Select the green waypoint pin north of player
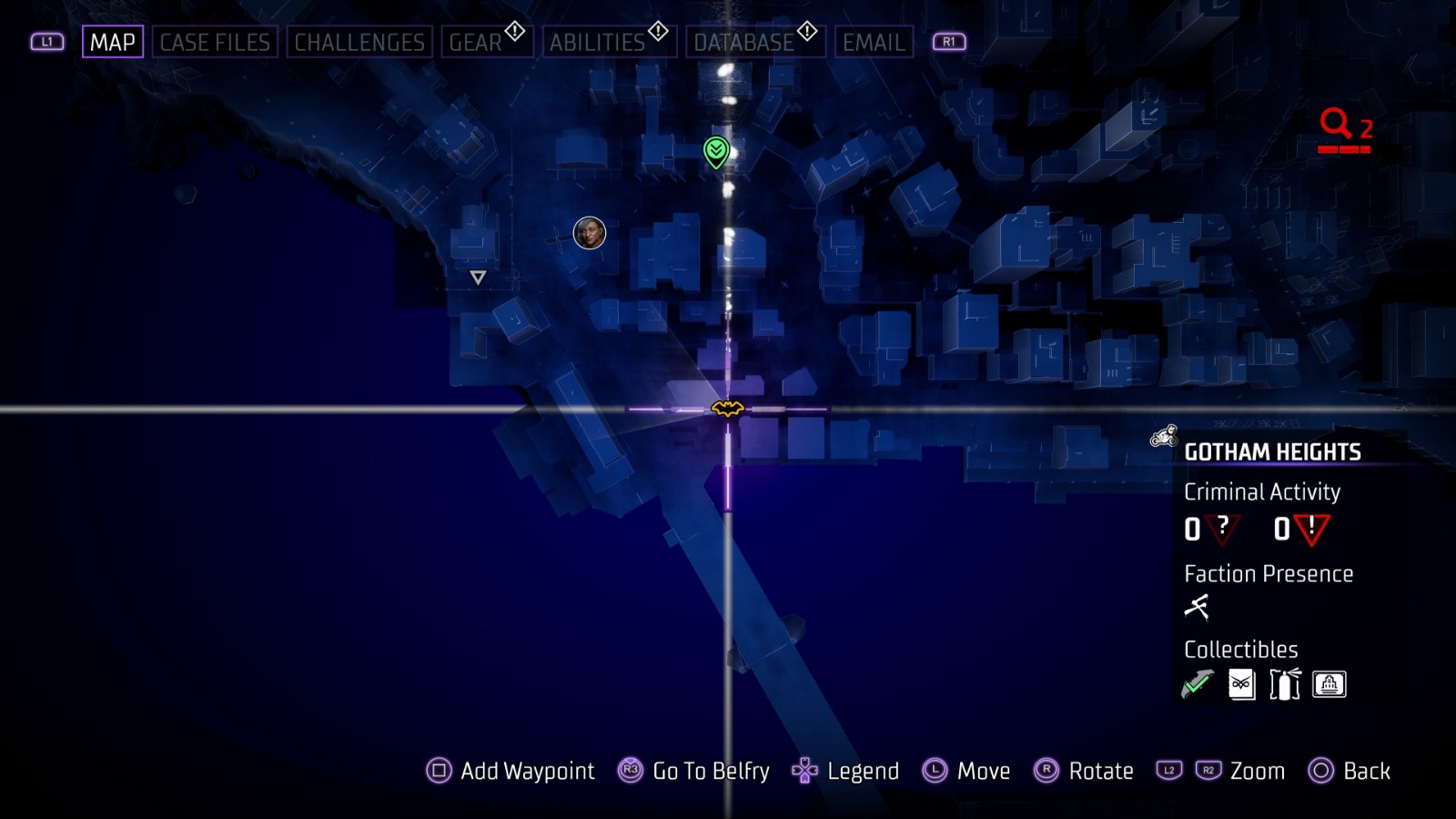 click(715, 153)
